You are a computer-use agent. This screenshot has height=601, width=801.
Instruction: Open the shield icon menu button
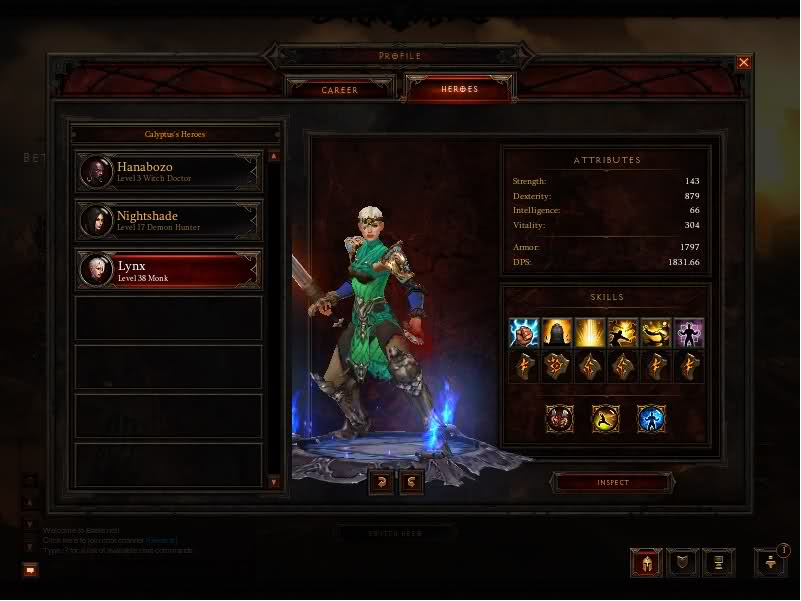(x=681, y=563)
